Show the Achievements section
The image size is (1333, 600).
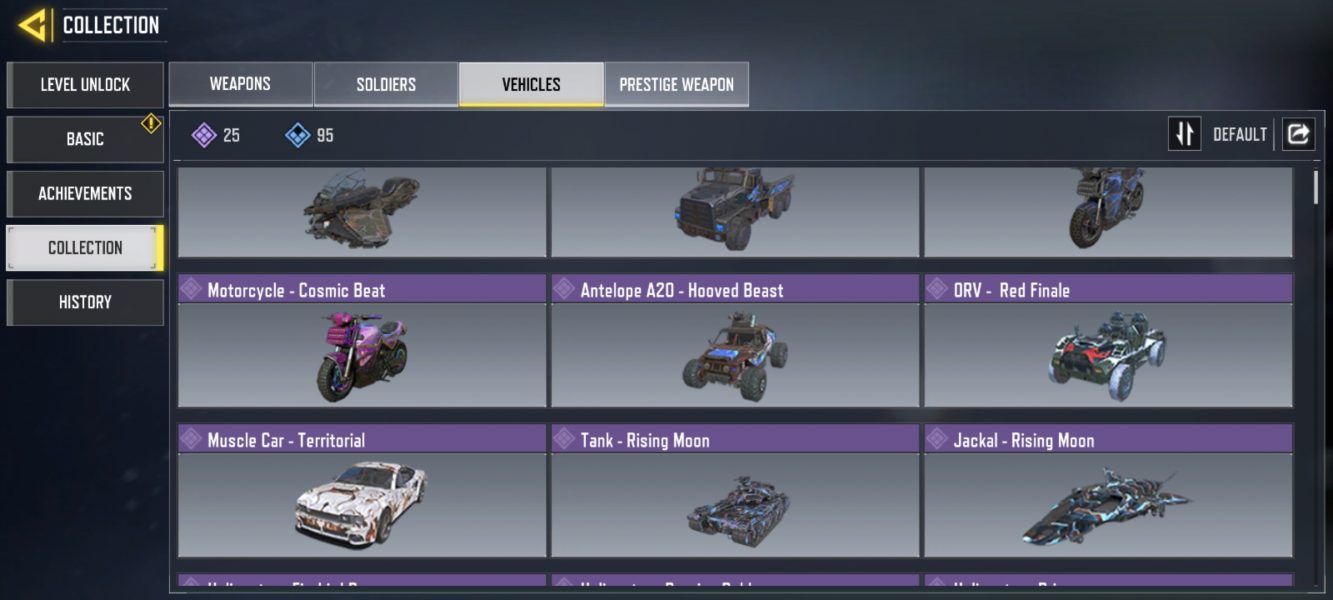click(85, 193)
